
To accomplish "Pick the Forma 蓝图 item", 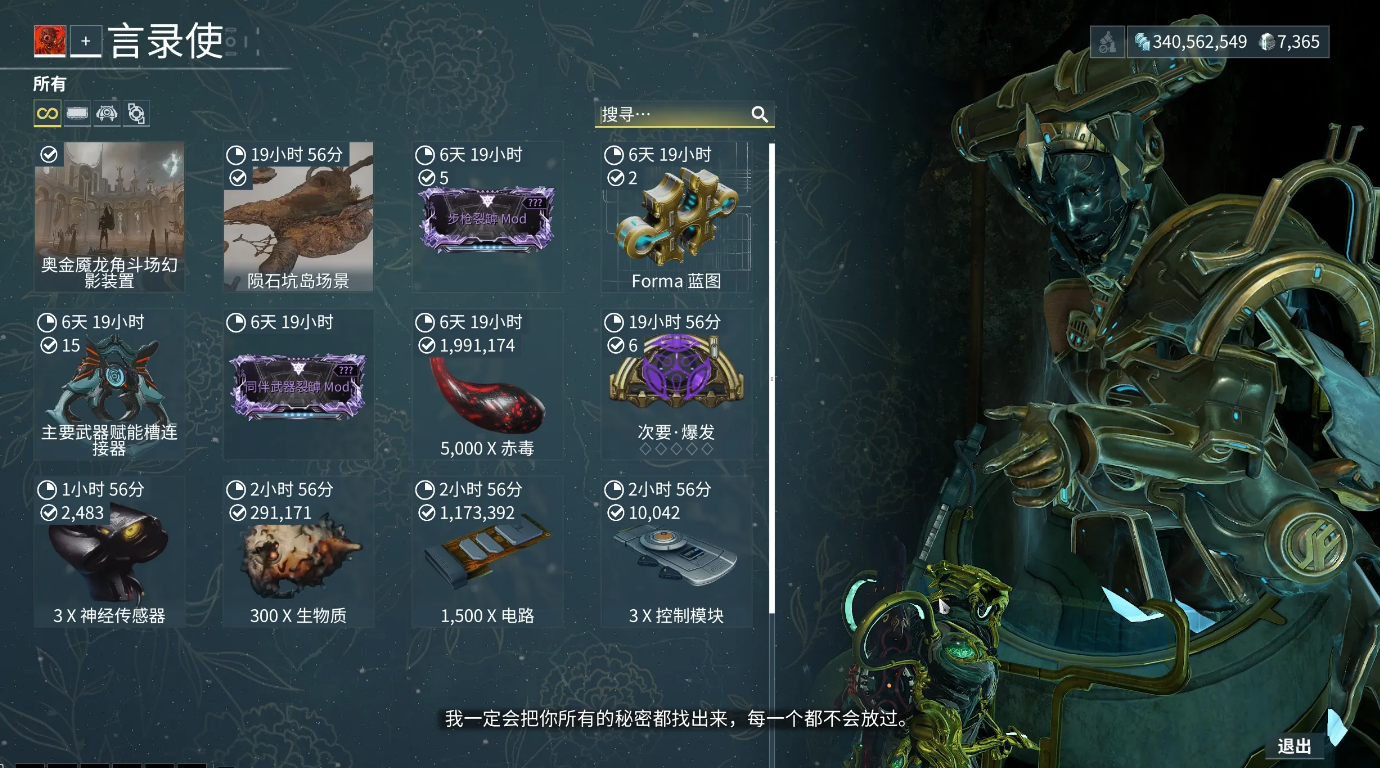I will (676, 216).
